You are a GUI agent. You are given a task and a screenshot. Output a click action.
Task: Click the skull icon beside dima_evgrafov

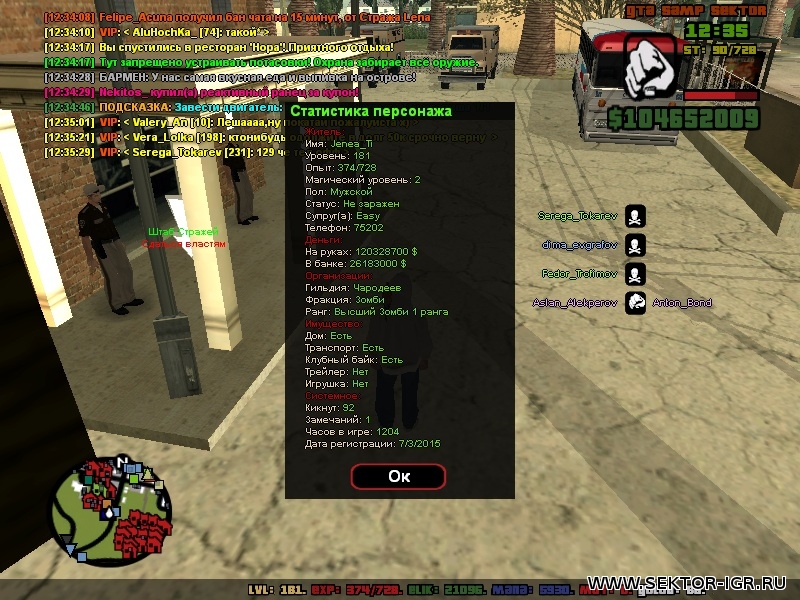click(635, 245)
